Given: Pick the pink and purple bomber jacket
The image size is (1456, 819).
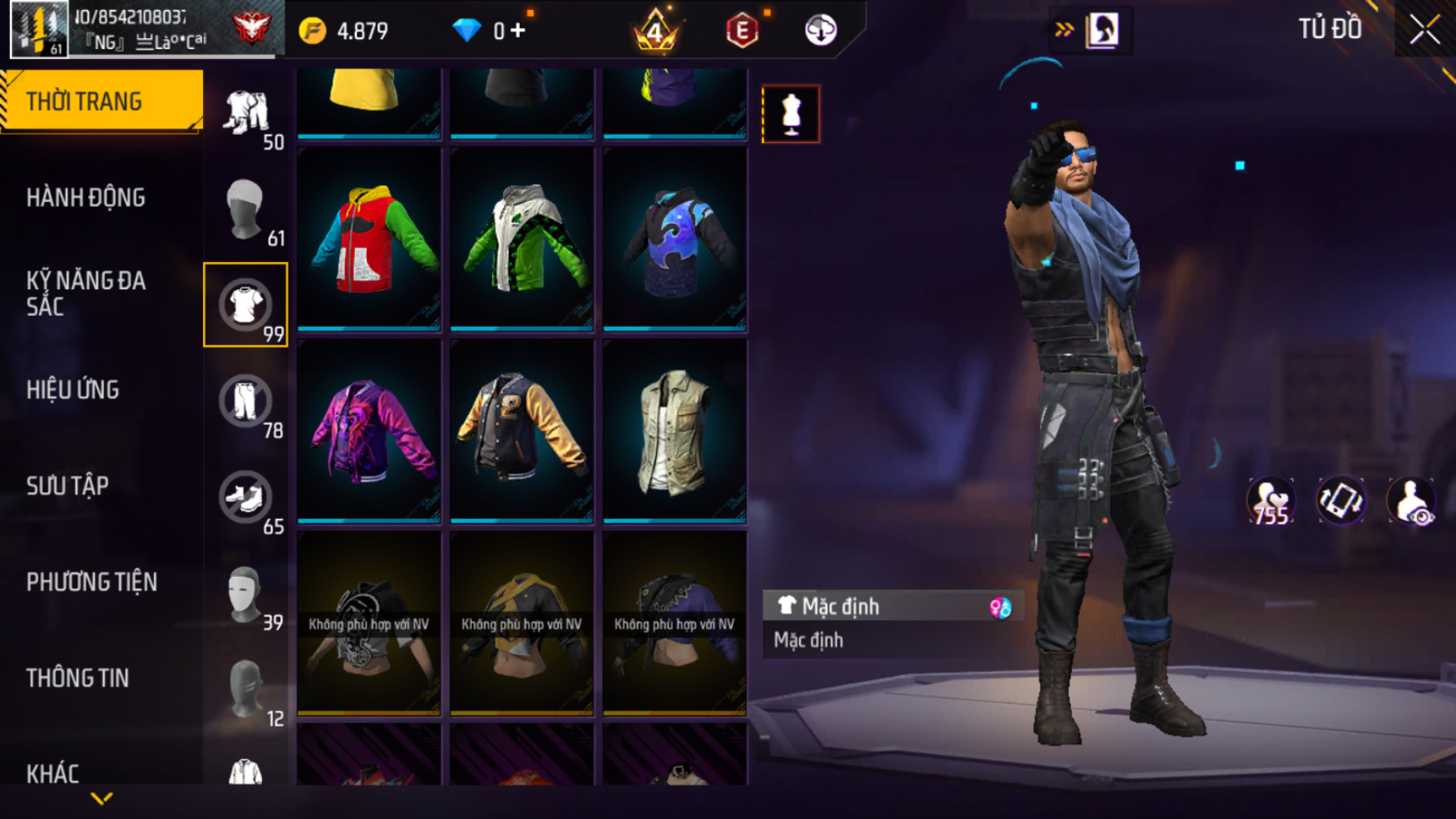Looking at the screenshot, I should [x=369, y=431].
